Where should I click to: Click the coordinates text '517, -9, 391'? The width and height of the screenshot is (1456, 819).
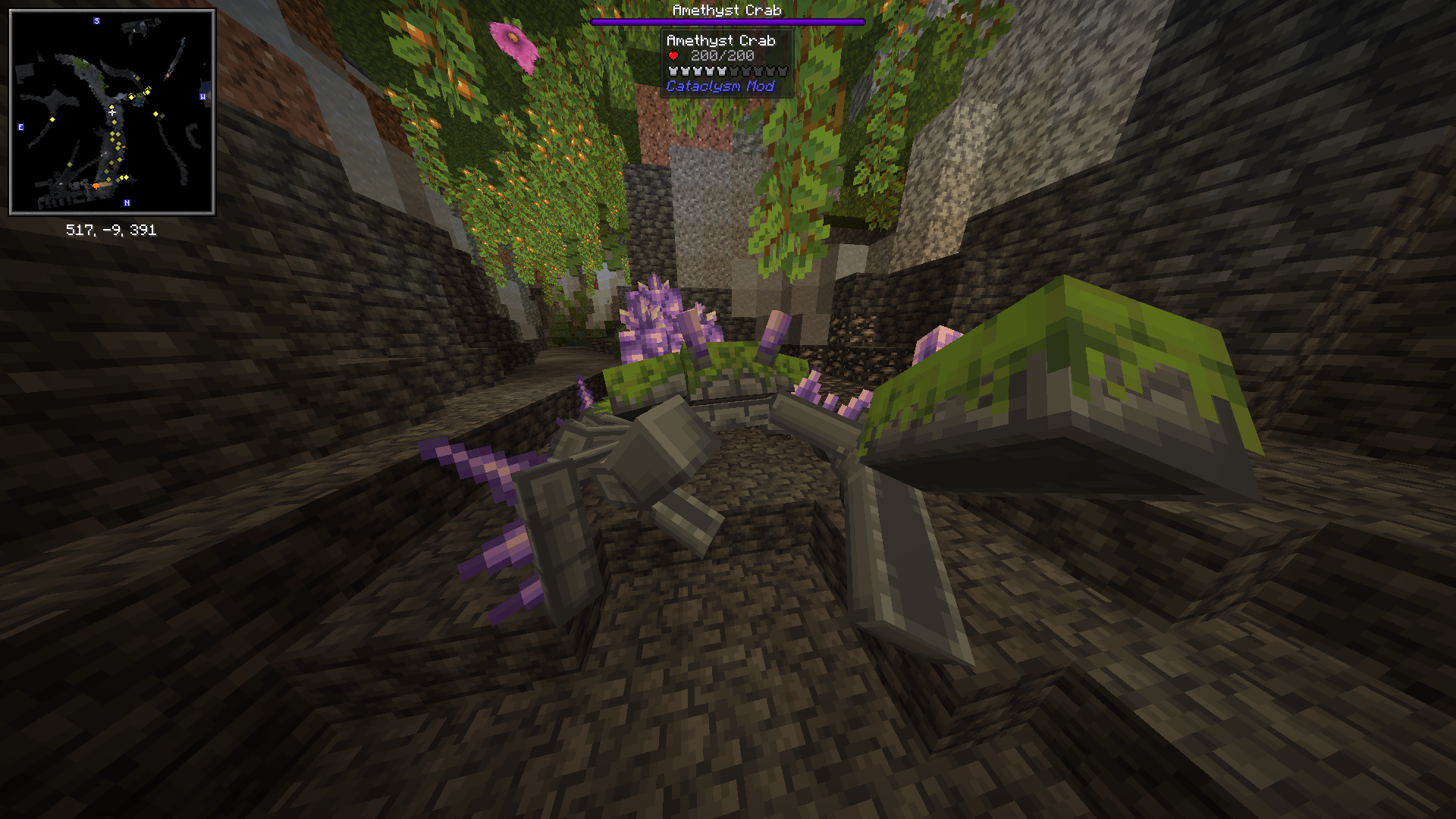(x=112, y=231)
